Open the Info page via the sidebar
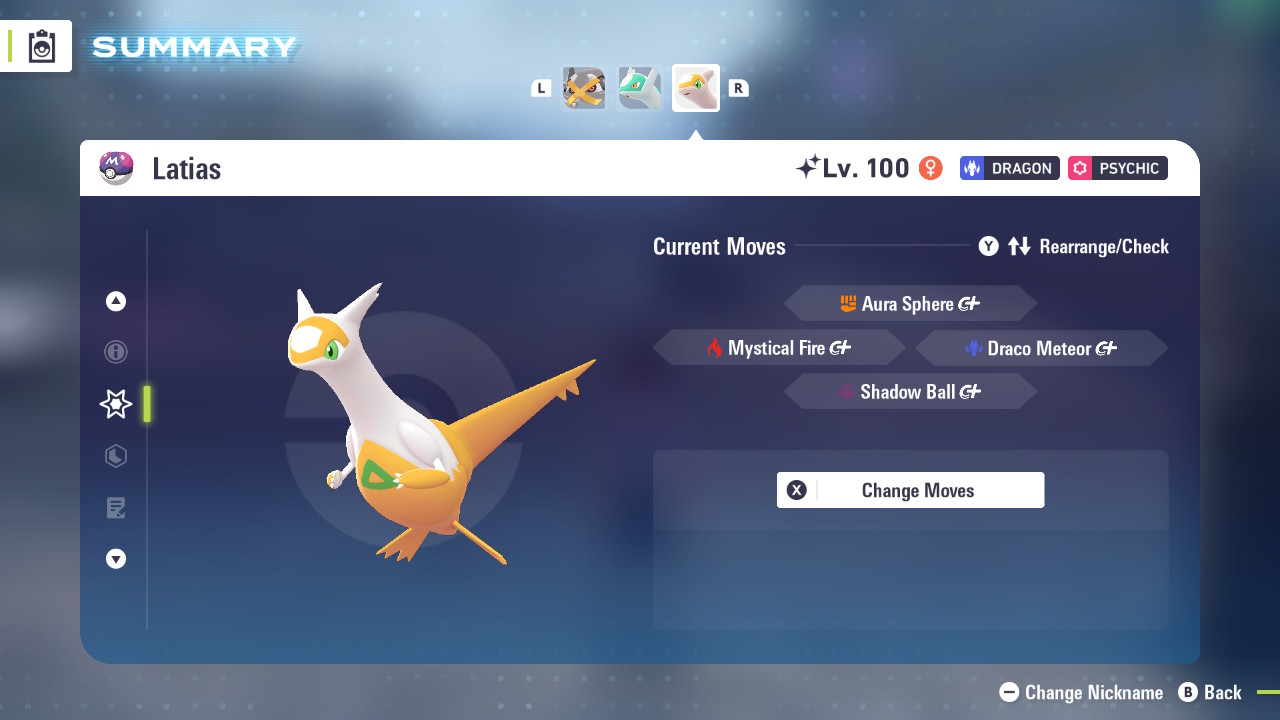This screenshot has height=720, width=1280. 115,352
